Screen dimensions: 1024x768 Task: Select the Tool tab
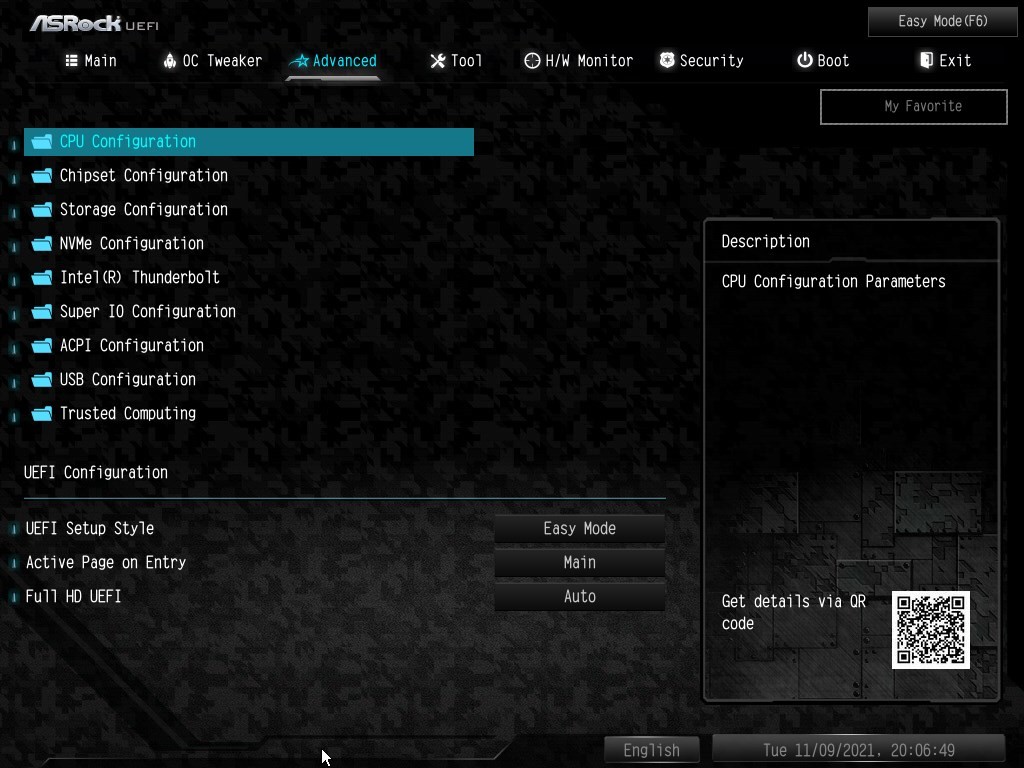point(456,61)
